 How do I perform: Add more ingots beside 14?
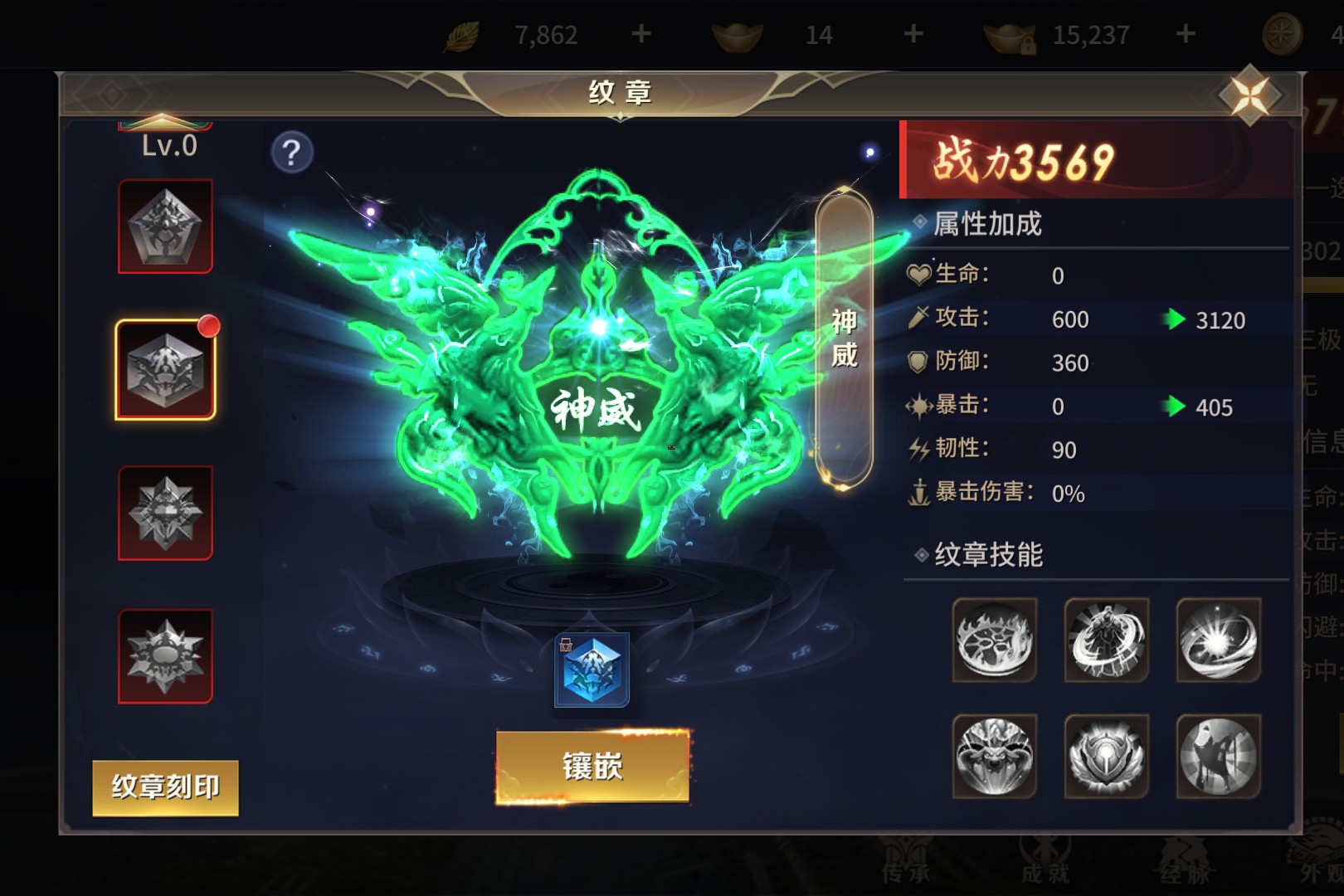coord(913,34)
